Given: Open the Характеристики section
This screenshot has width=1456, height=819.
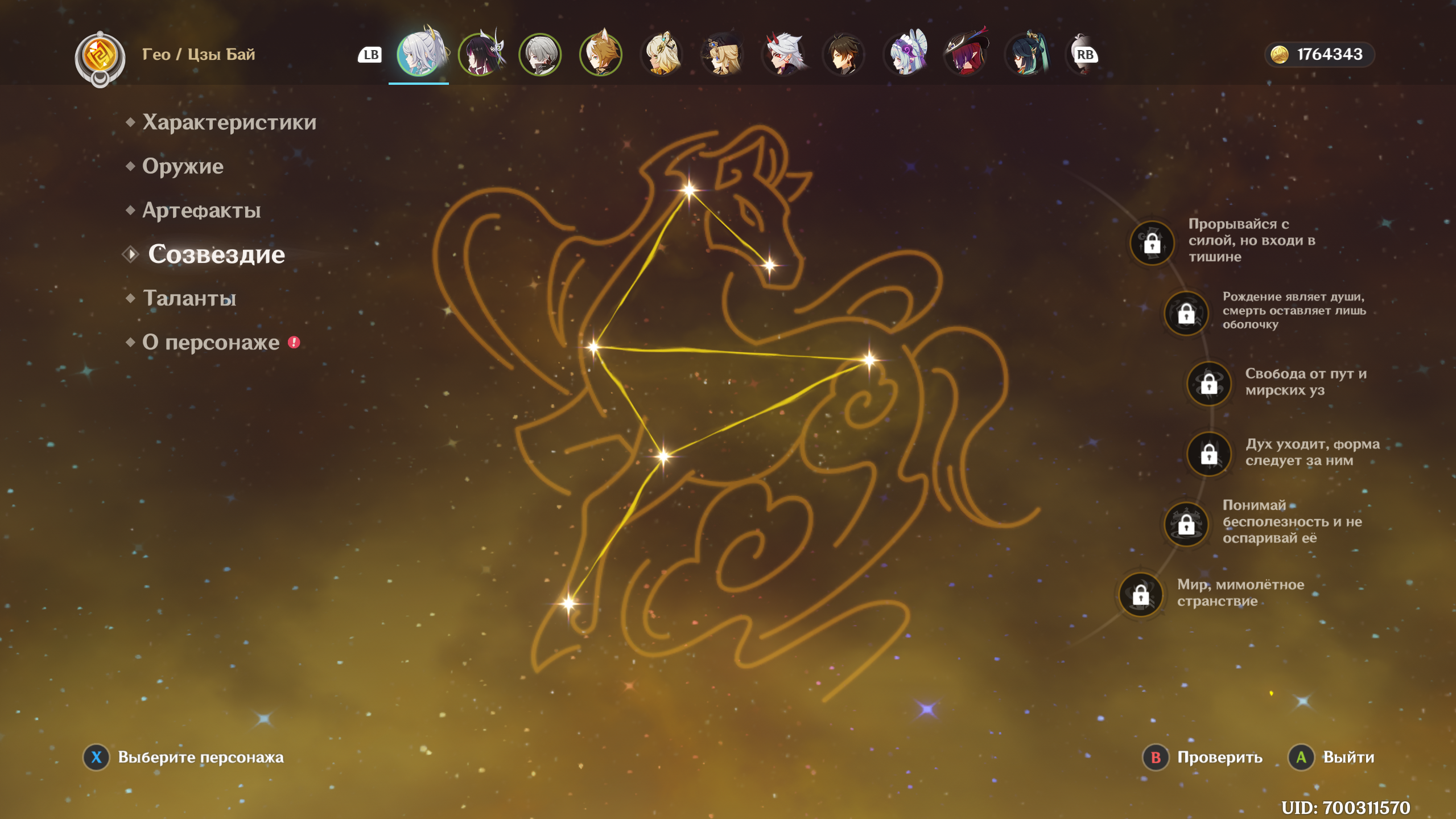Looking at the screenshot, I should point(229,122).
